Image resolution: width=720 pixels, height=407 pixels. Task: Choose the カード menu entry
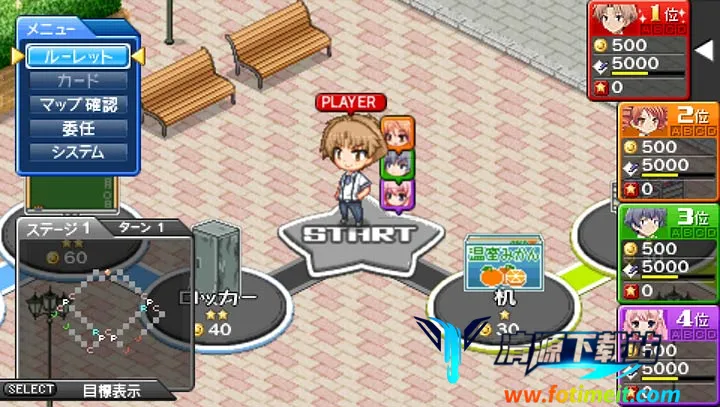77,80
